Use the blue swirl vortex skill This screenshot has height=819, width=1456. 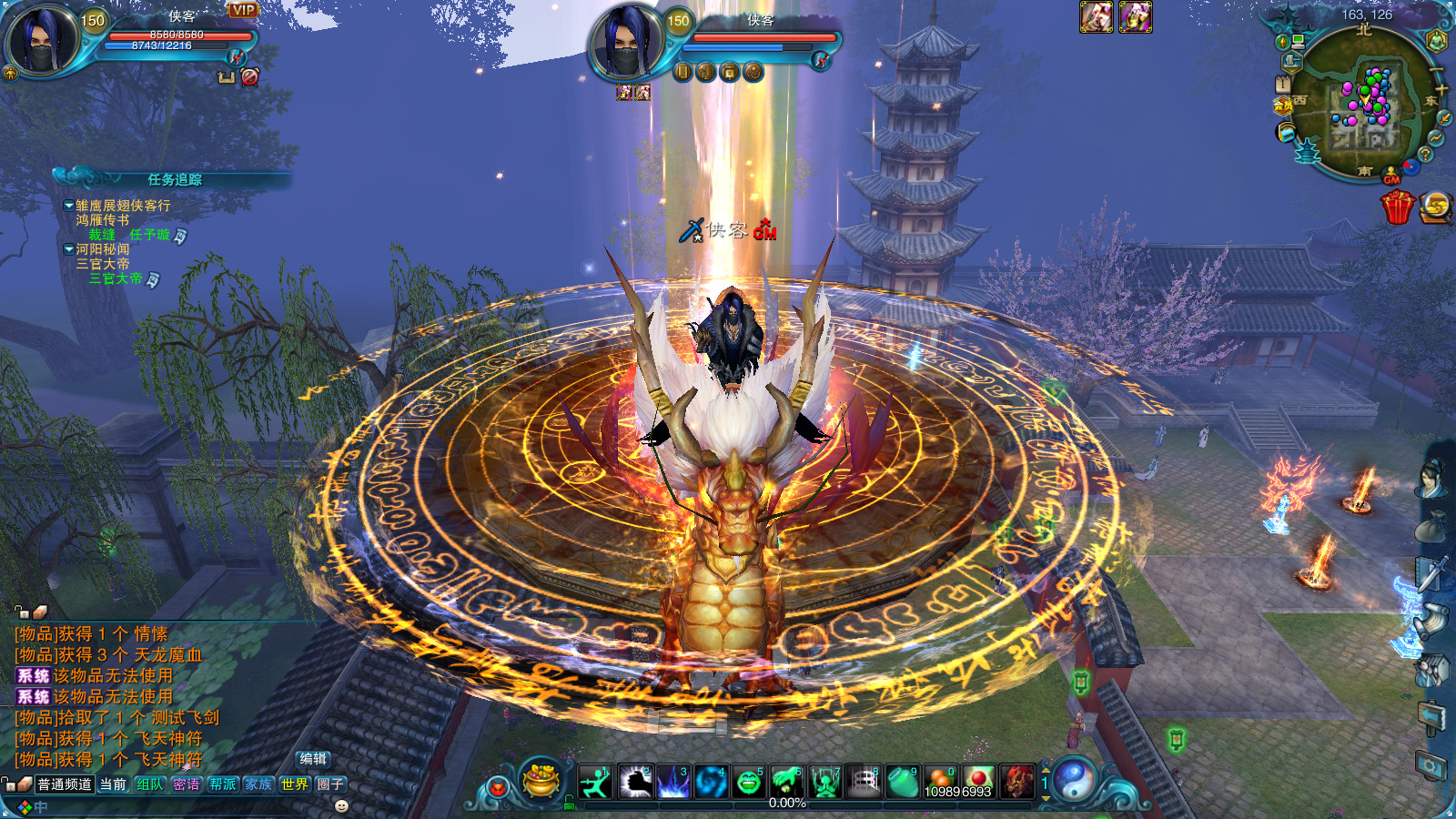(x=711, y=782)
